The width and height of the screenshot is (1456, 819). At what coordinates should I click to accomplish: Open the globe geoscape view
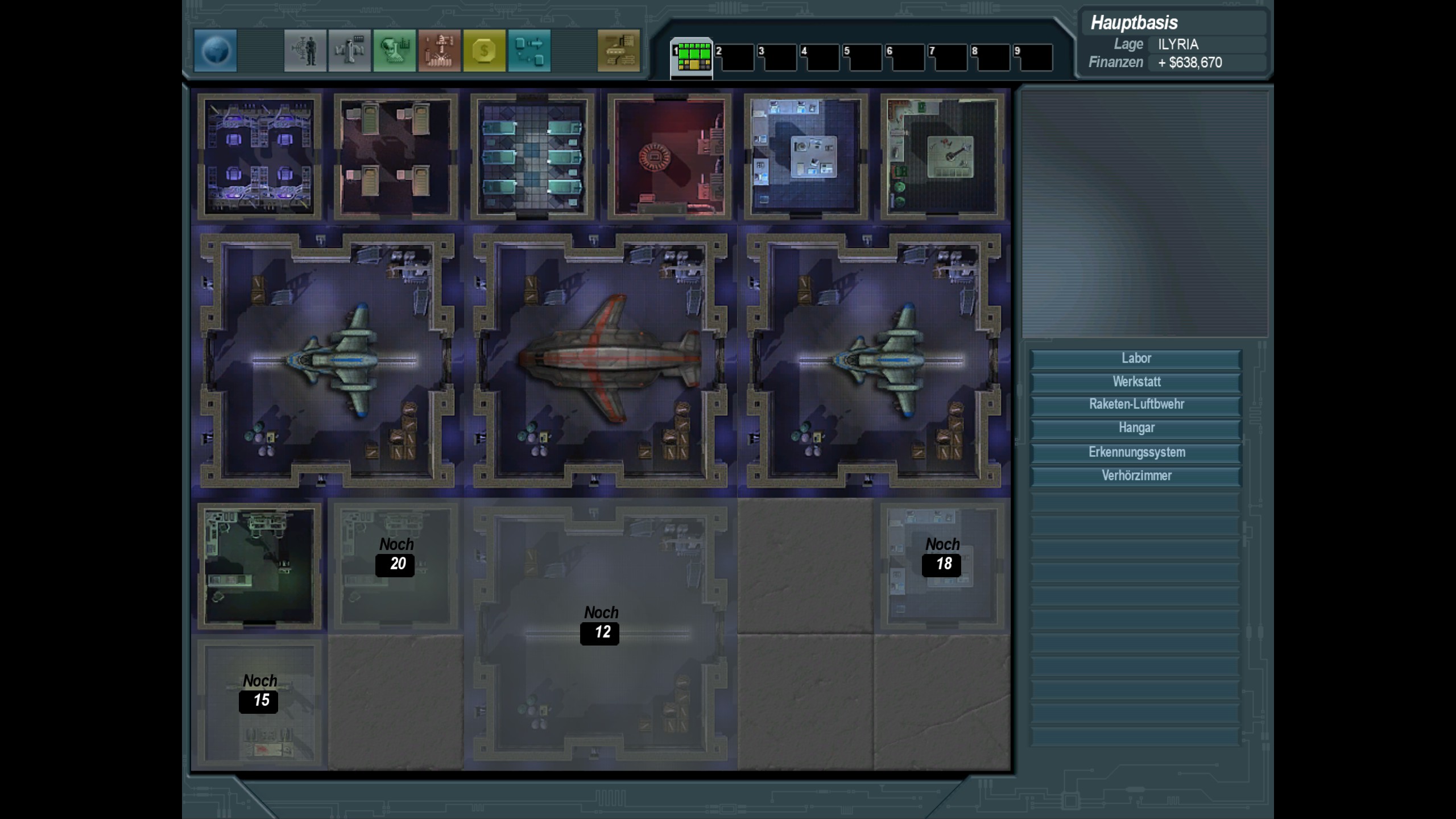[216, 51]
